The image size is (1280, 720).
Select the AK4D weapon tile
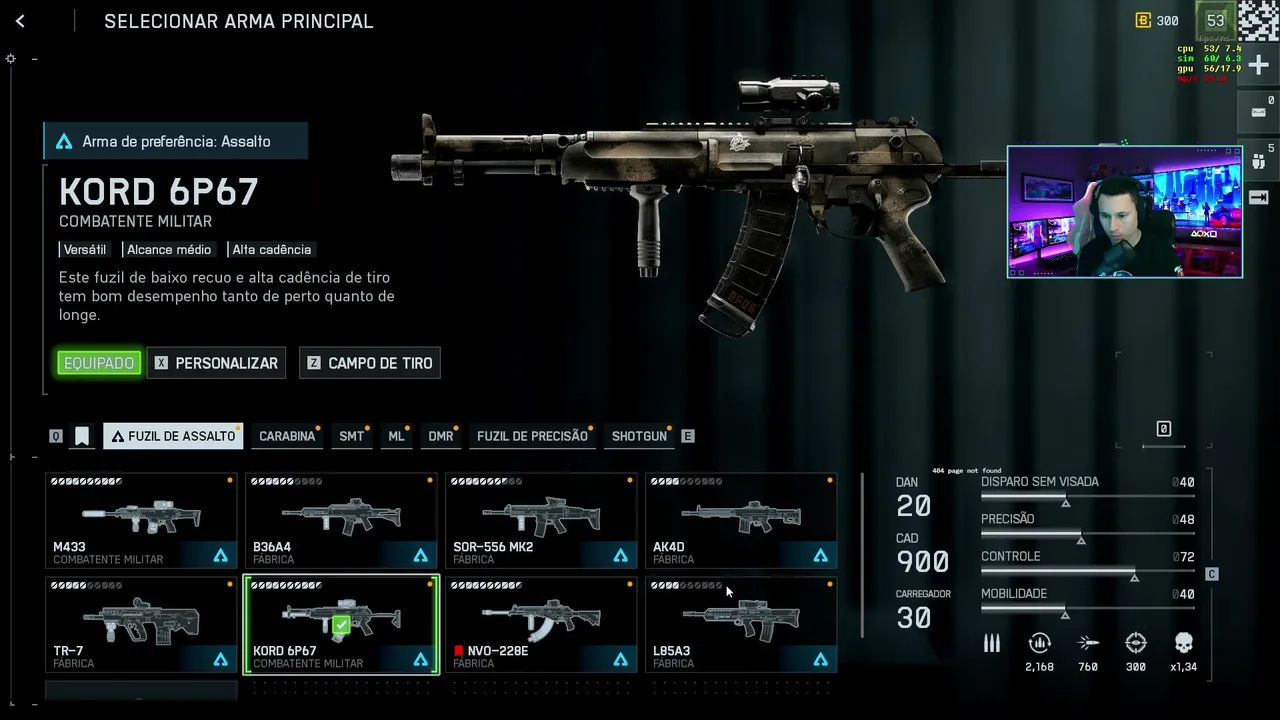741,520
